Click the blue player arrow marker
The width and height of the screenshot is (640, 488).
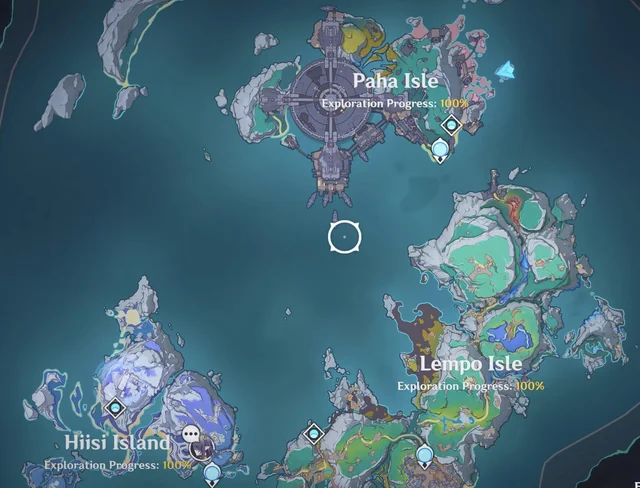click(x=508, y=70)
